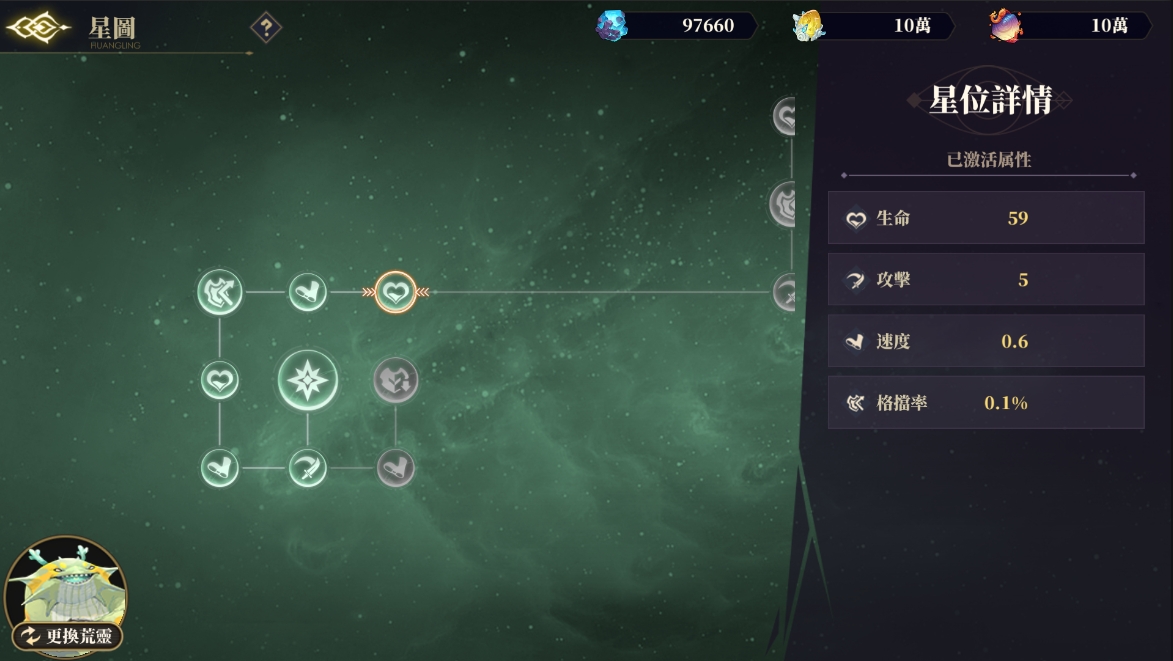Select the greyed-out boot speed node

396,467
